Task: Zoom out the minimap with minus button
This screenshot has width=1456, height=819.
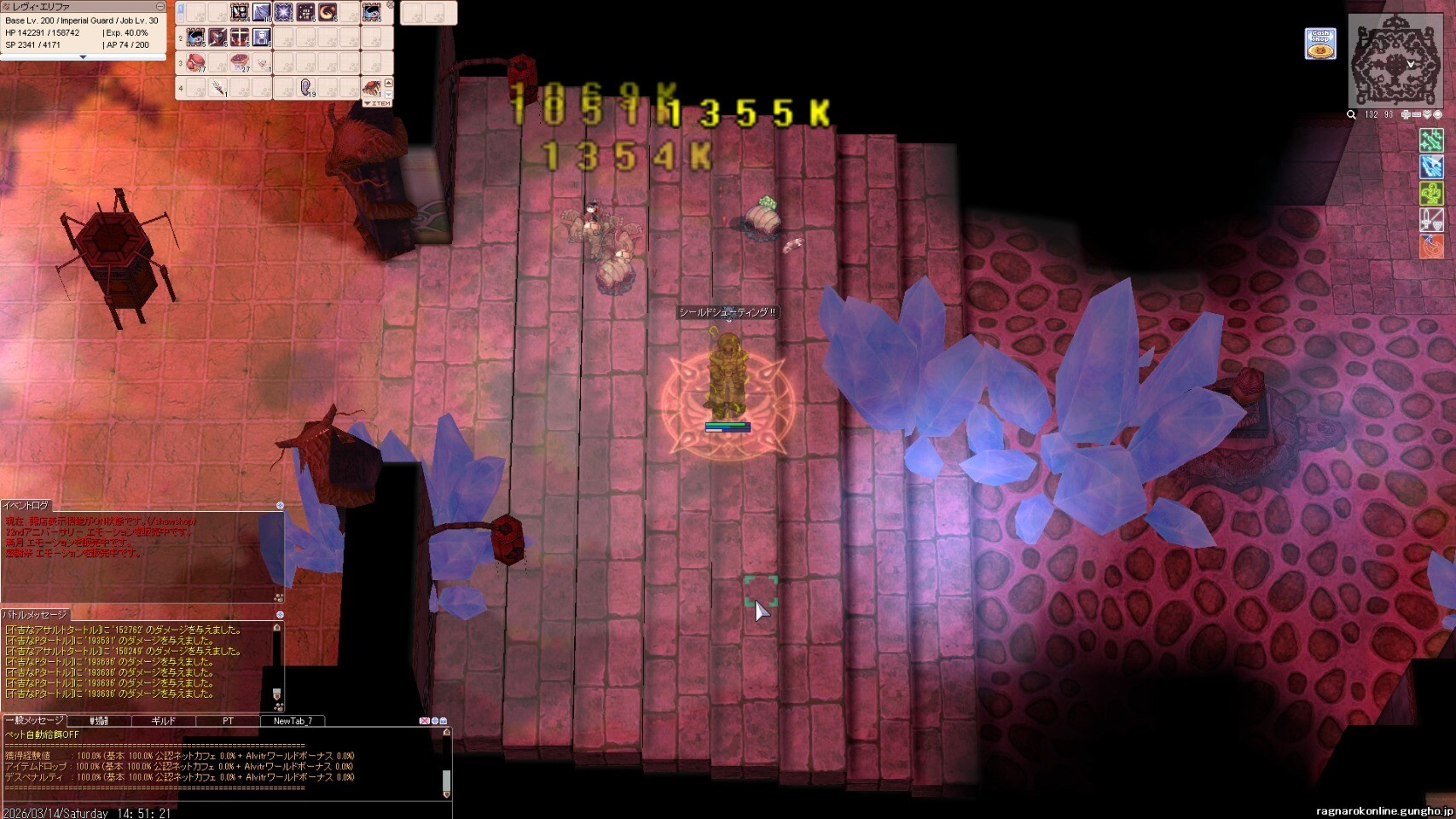Action: 1416,114
